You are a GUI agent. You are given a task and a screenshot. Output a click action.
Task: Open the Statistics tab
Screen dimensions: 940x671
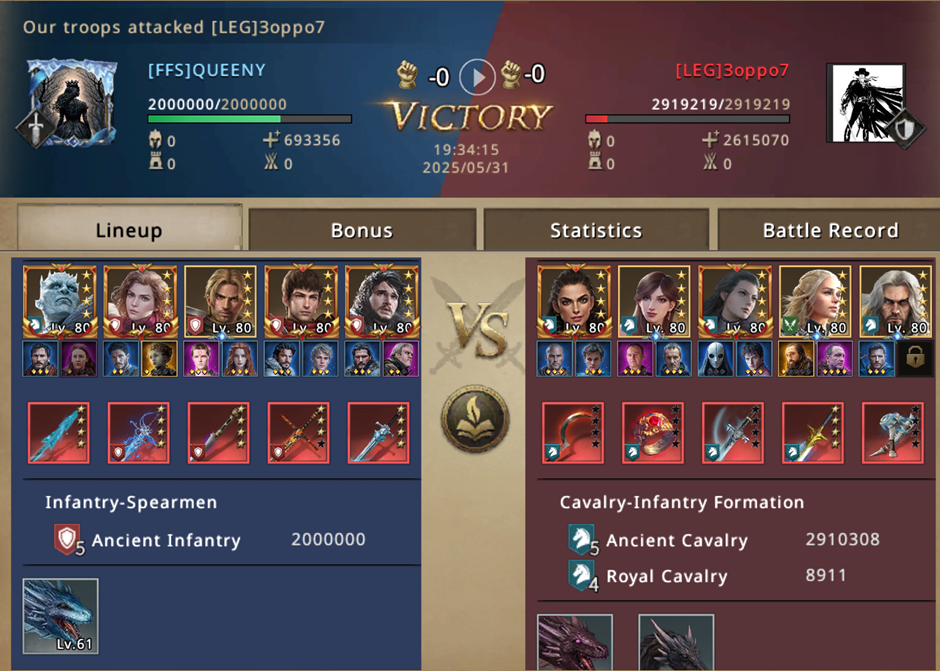click(x=595, y=230)
